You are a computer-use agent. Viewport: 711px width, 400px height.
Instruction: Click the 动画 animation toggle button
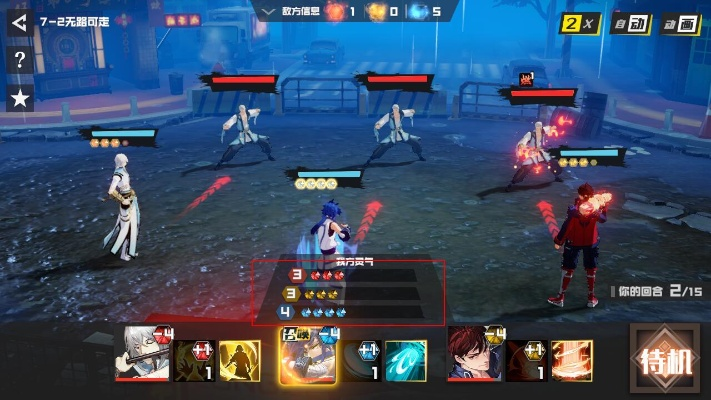679,22
